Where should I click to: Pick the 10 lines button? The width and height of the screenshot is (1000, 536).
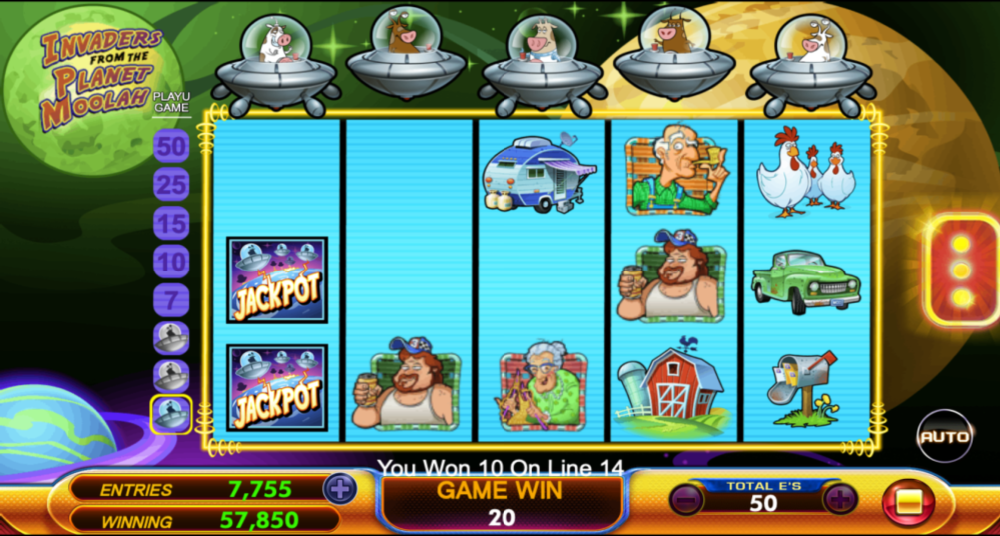(x=171, y=261)
